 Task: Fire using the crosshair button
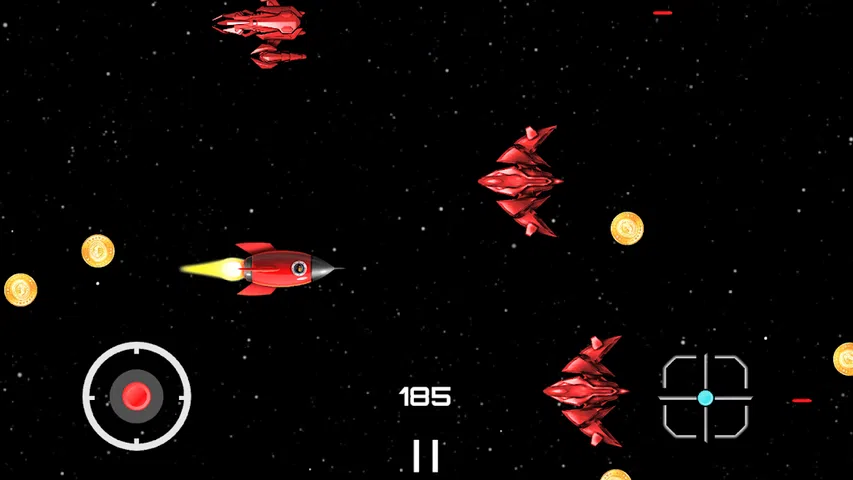click(x=705, y=397)
